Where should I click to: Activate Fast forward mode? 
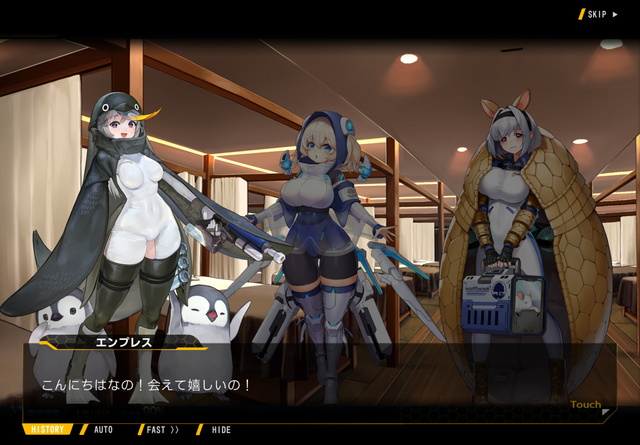point(162,430)
